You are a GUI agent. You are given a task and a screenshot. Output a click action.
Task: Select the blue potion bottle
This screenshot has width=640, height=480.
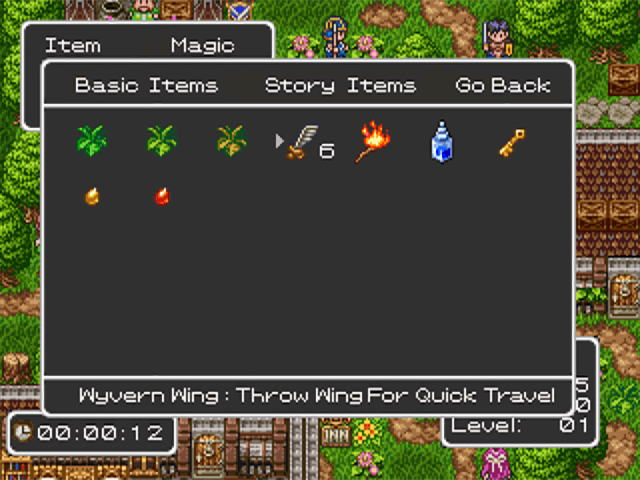point(442,141)
